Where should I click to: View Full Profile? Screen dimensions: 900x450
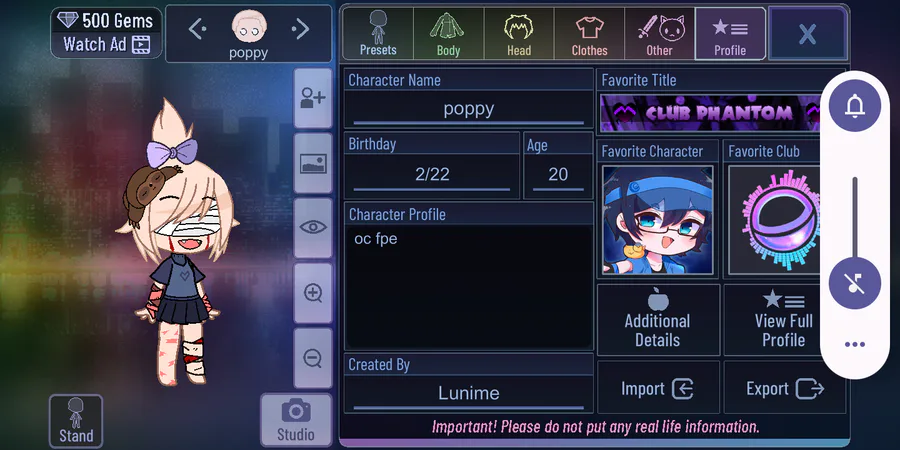pyautogui.click(x=784, y=320)
